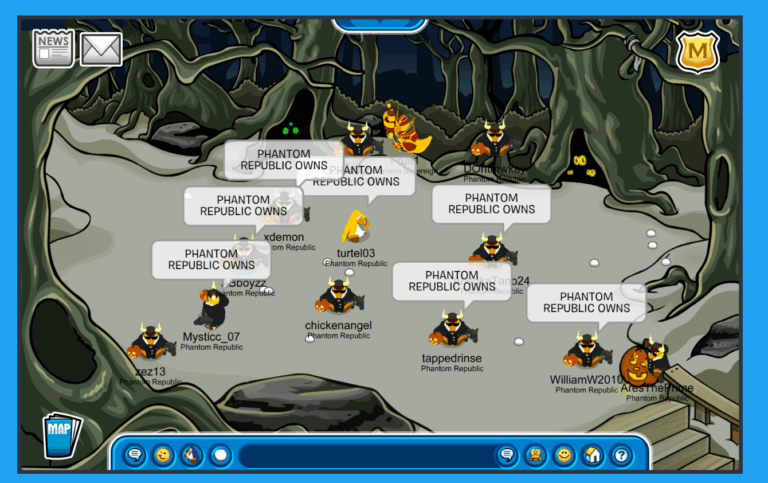
Task: Click the chat message input bar
Action: click(x=365, y=456)
